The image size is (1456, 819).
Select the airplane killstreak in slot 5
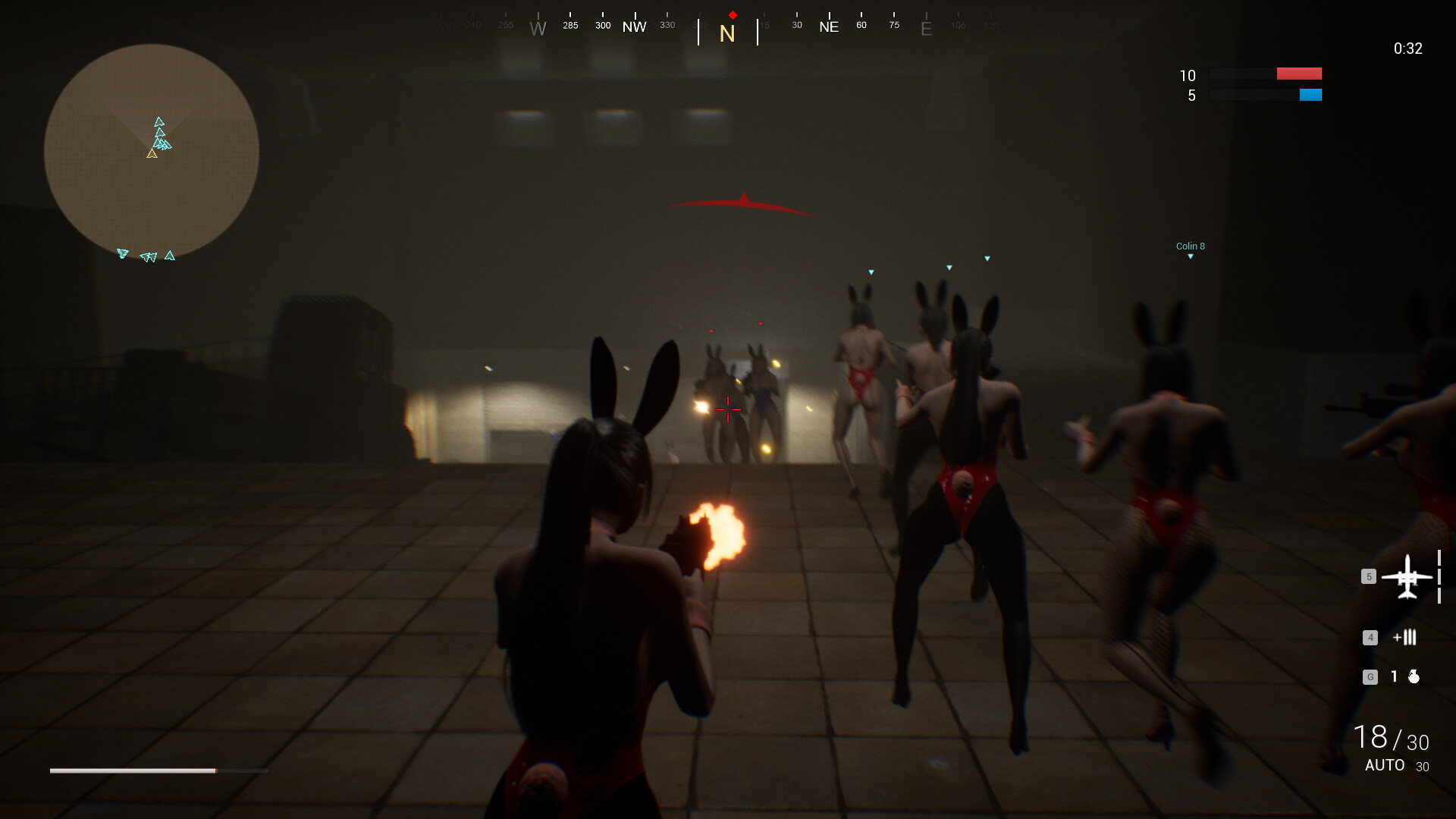pyautogui.click(x=1408, y=576)
